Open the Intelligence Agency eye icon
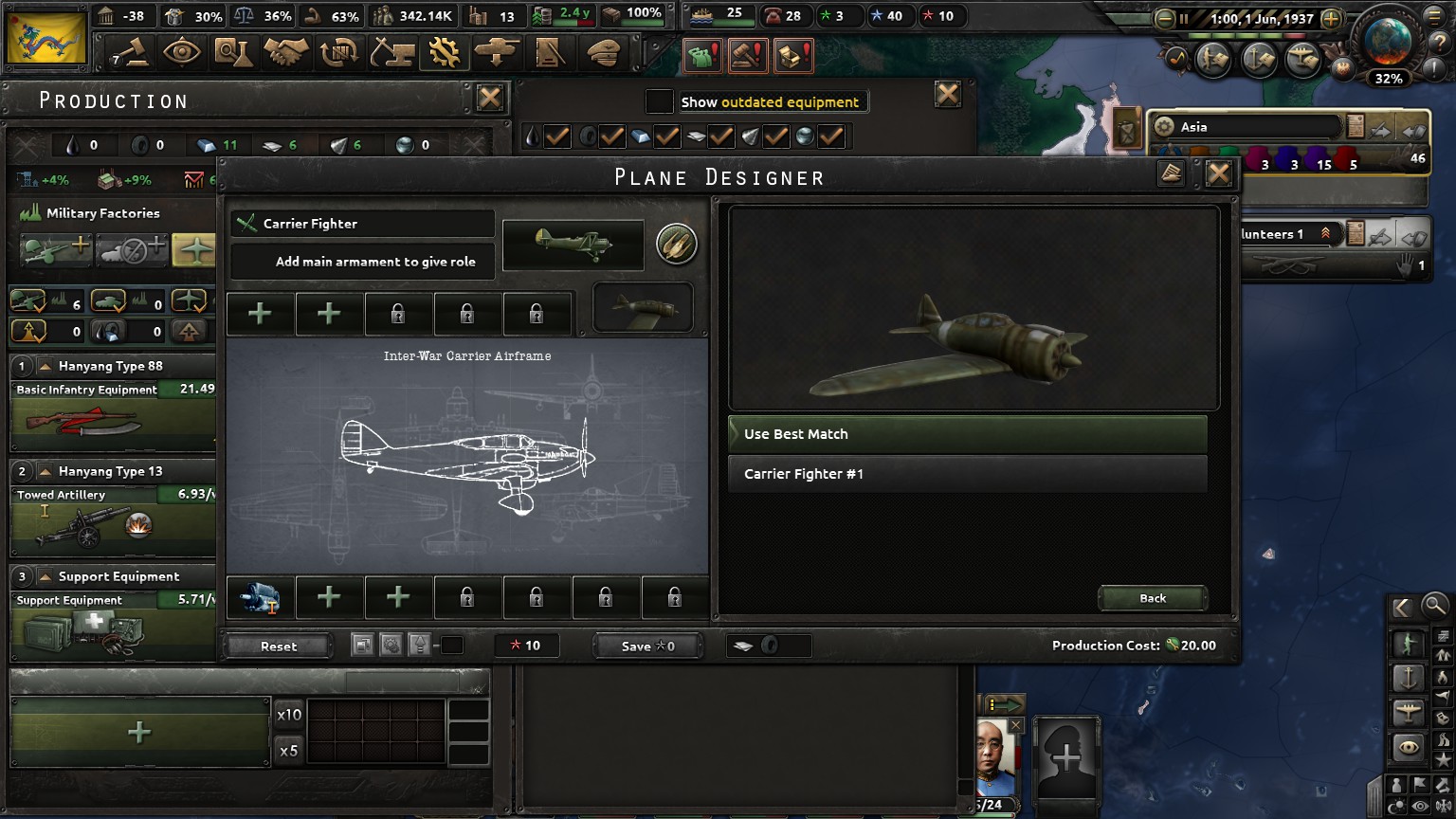The image size is (1456, 819). point(183,52)
